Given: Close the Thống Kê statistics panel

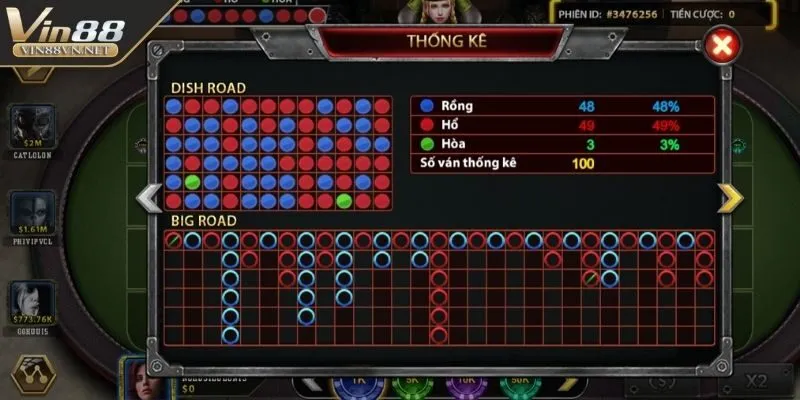Looking at the screenshot, I should 720,46.
